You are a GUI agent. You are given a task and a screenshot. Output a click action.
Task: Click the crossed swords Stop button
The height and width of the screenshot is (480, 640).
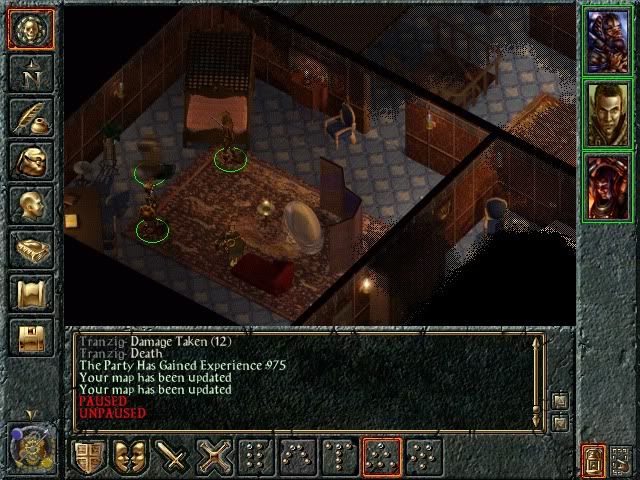pyautogui.click(x=214, y=456)
